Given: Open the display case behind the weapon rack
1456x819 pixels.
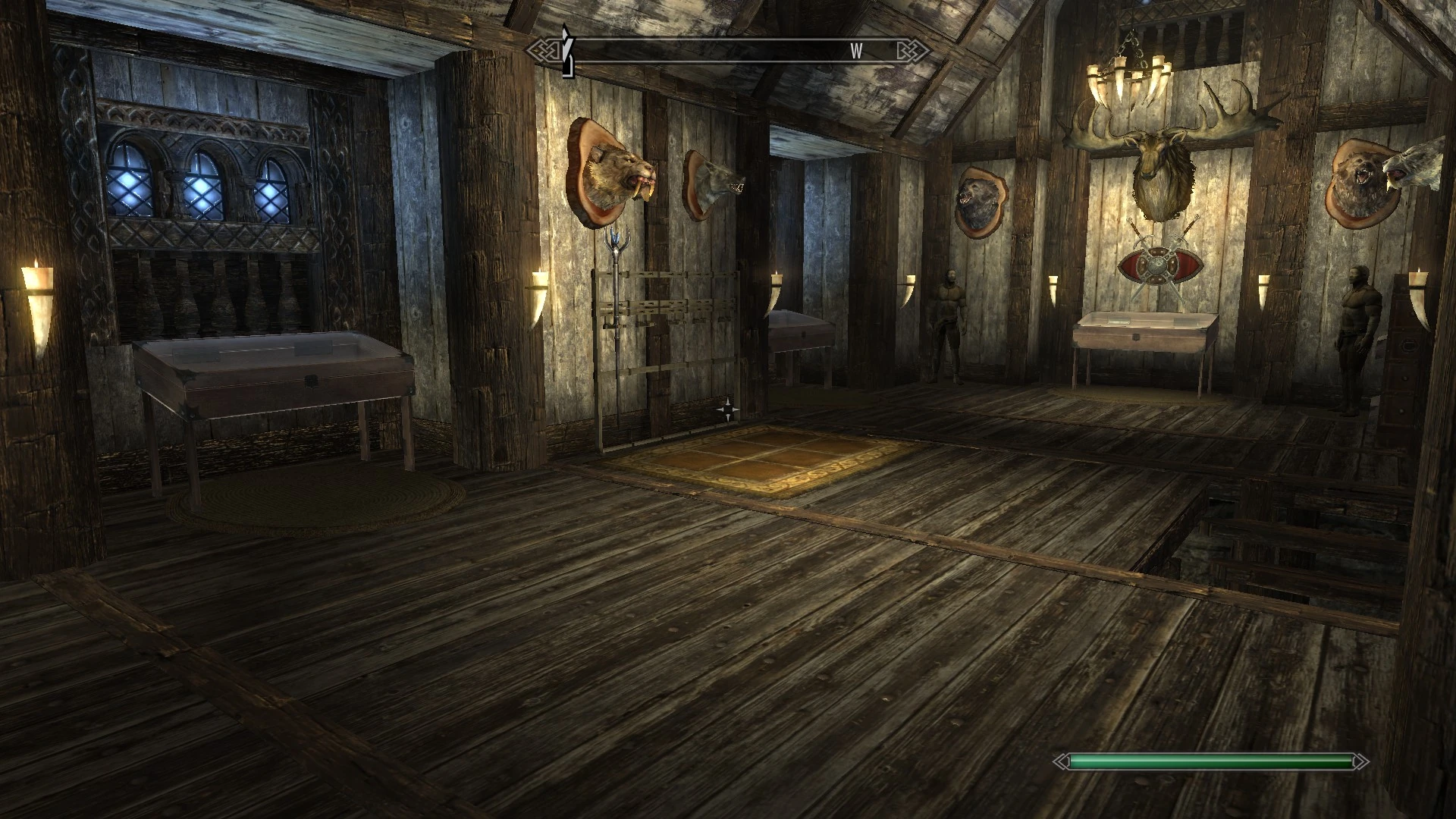Looking at the screenshot, I should coord(800,334).
